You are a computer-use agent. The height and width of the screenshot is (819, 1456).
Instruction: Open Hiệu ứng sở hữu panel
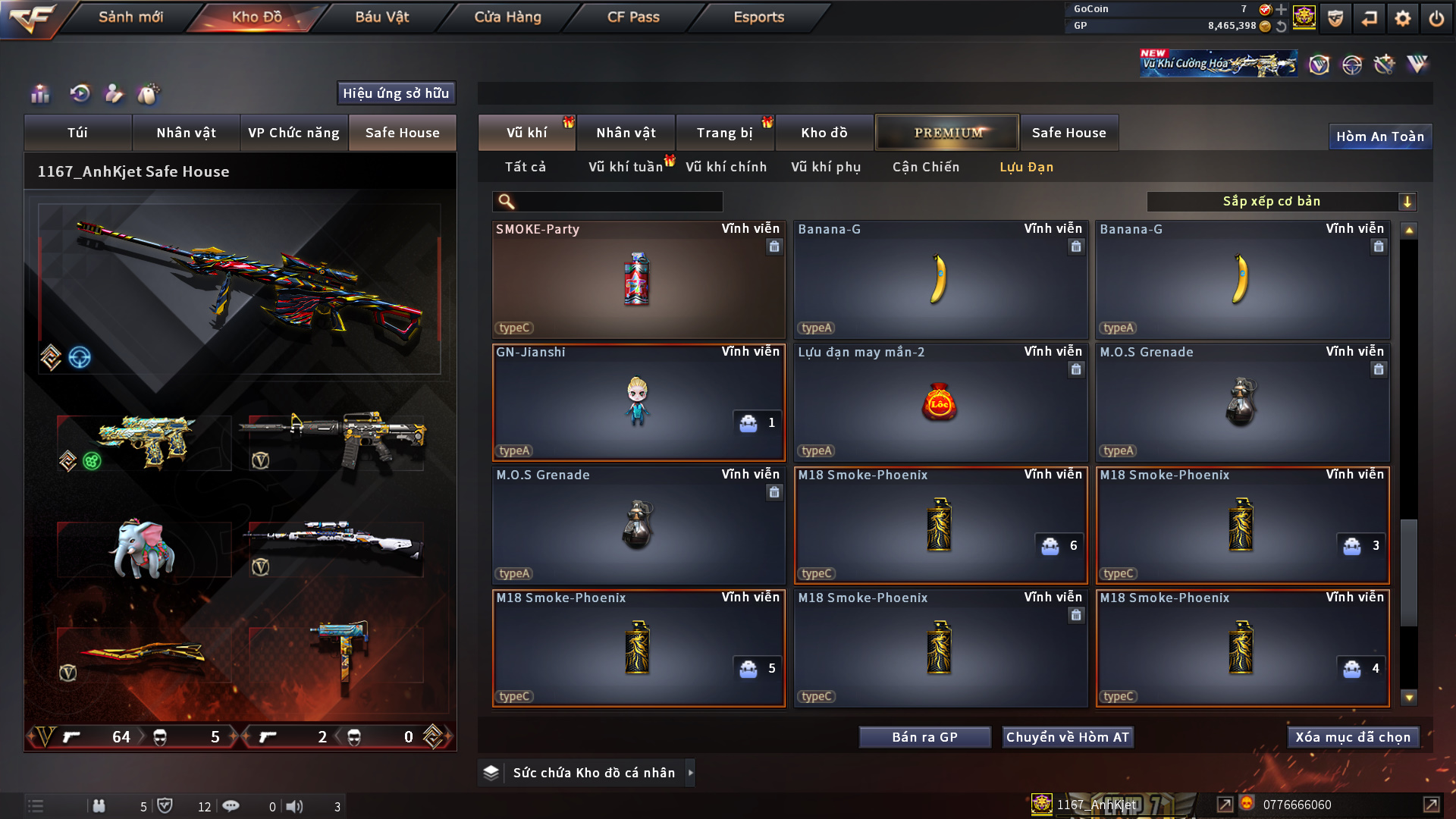pos(396,93)
